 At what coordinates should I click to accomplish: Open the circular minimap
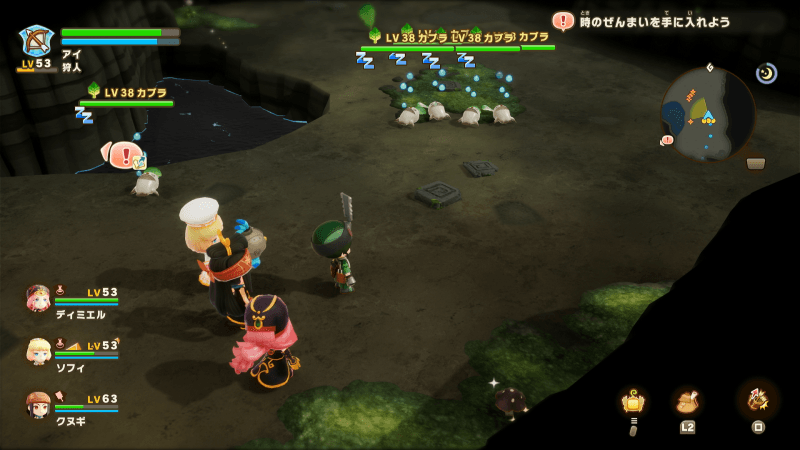708,113
